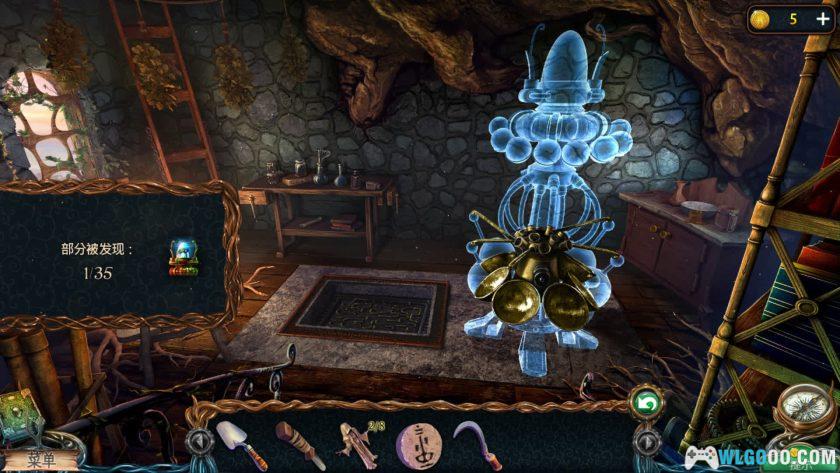The width and height of the screenshot is (840, 473).
Task: Show previous inventory items with left arrow
Action: click(198, 440)
